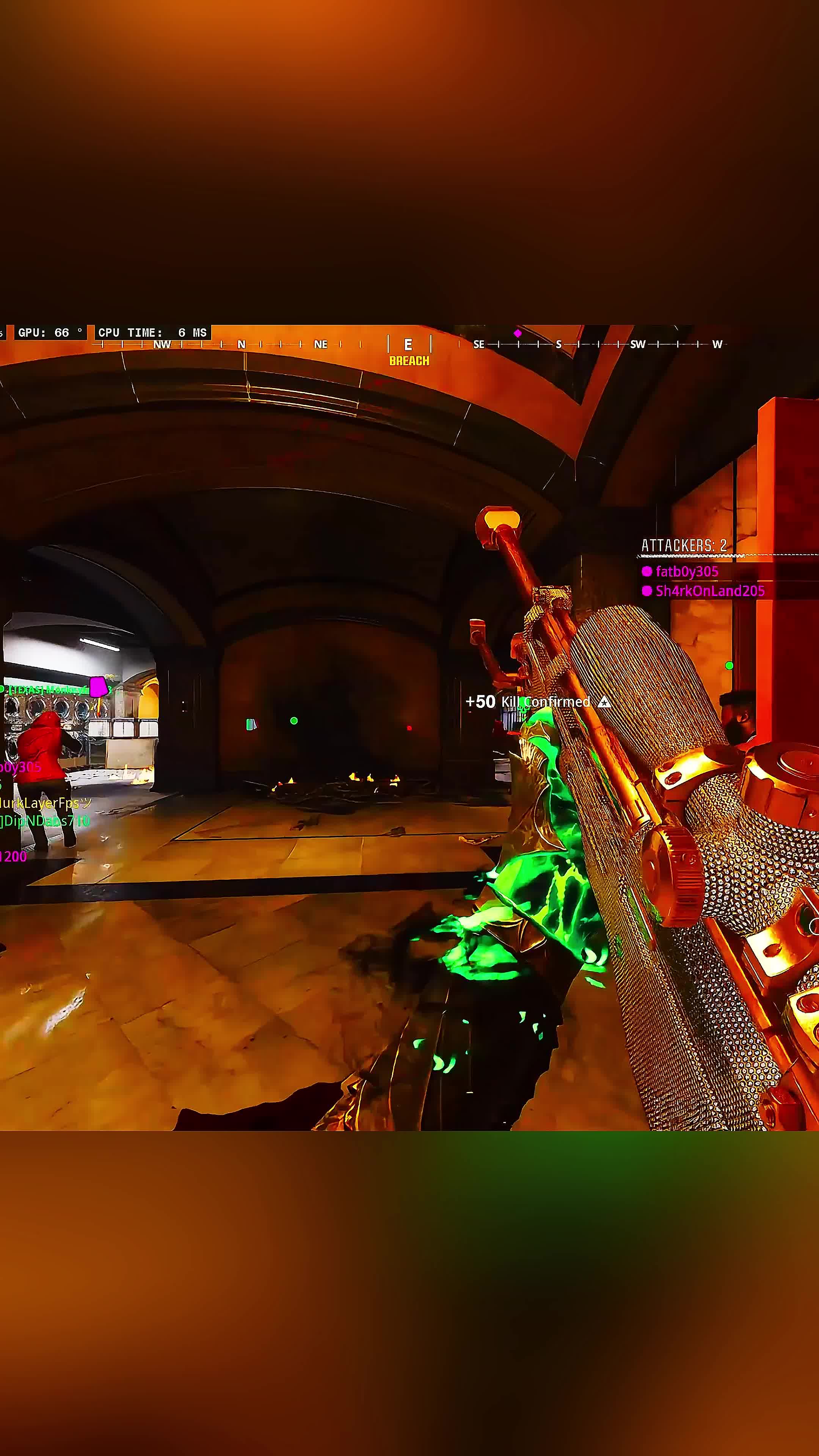Select fatb0y305 in the attackers list

point(686,571)
